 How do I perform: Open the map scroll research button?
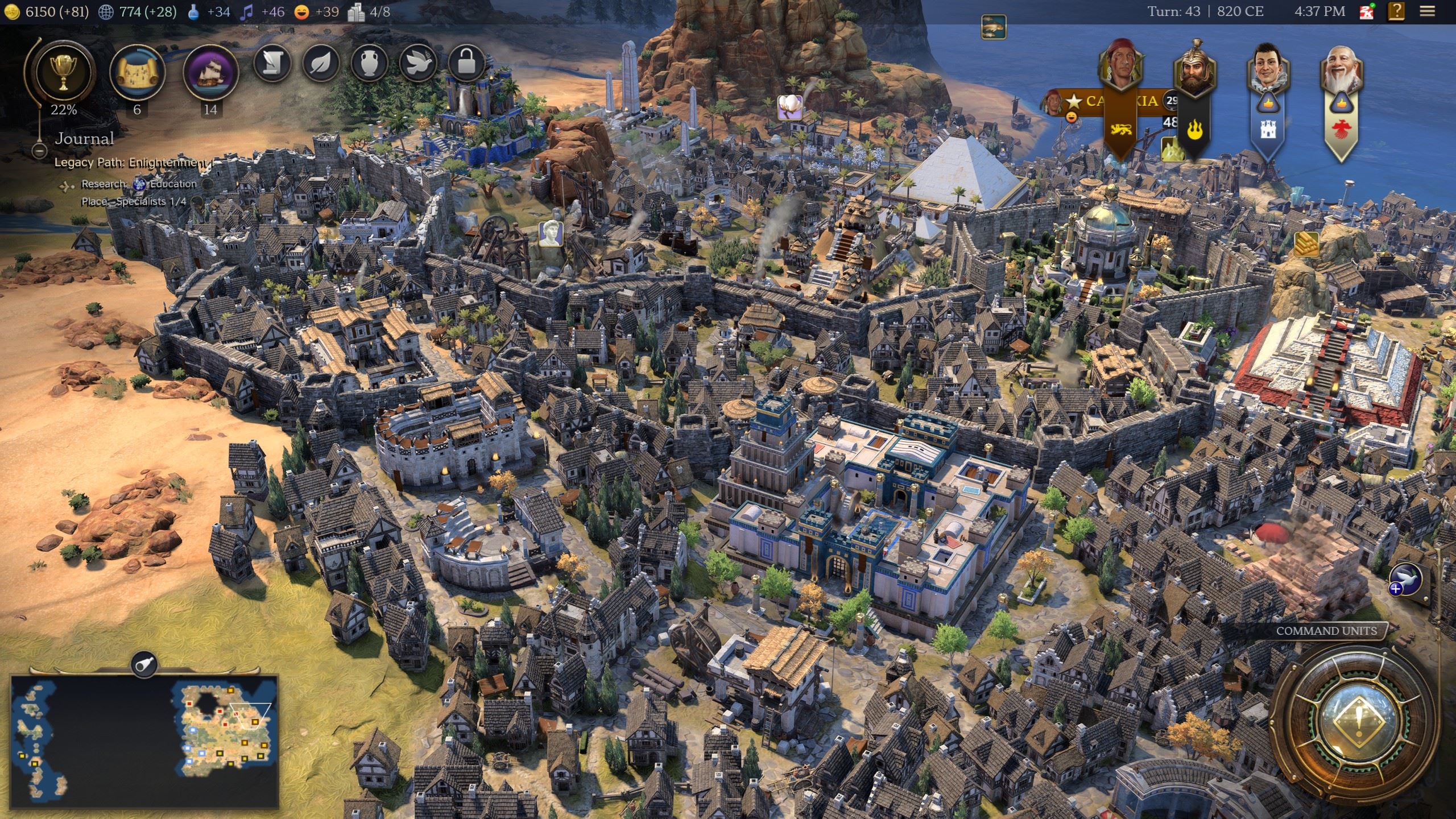pos(136,72)
